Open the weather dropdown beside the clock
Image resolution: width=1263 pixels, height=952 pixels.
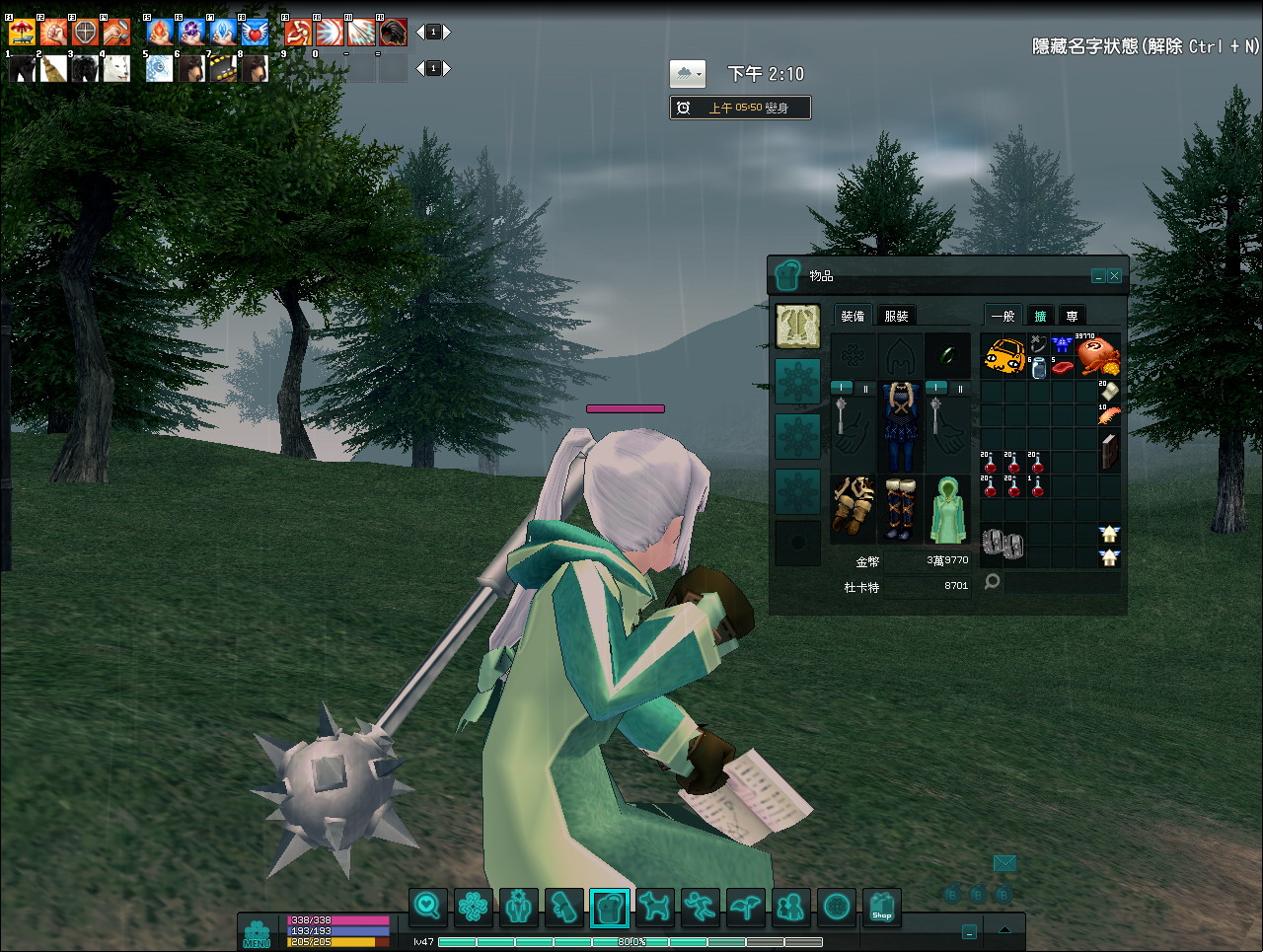pyautogui.click(x=688, y=74)
